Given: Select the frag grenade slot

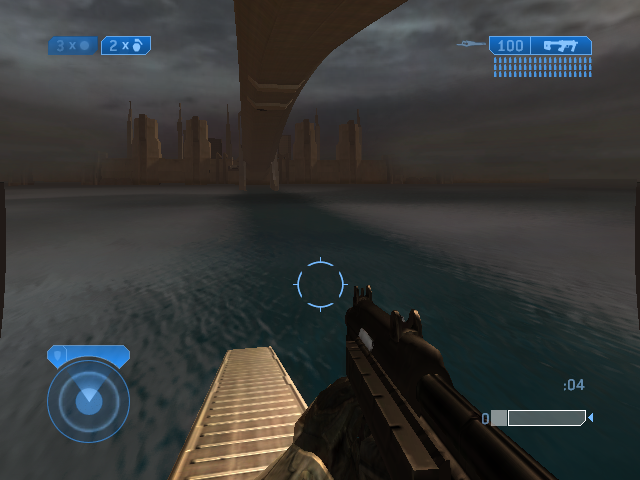Looking at the screenshot, I should 126,45.
